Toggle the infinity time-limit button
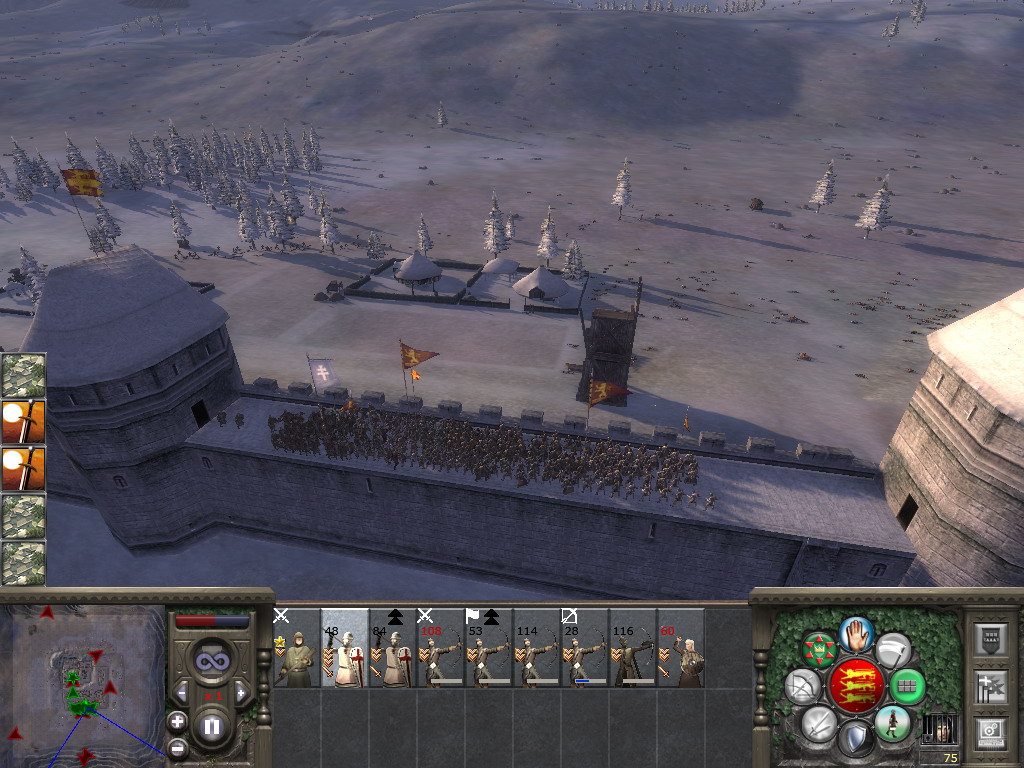The width and height of the screenshot is (1024, 768). pyautogui.click(x=211, y=661)
